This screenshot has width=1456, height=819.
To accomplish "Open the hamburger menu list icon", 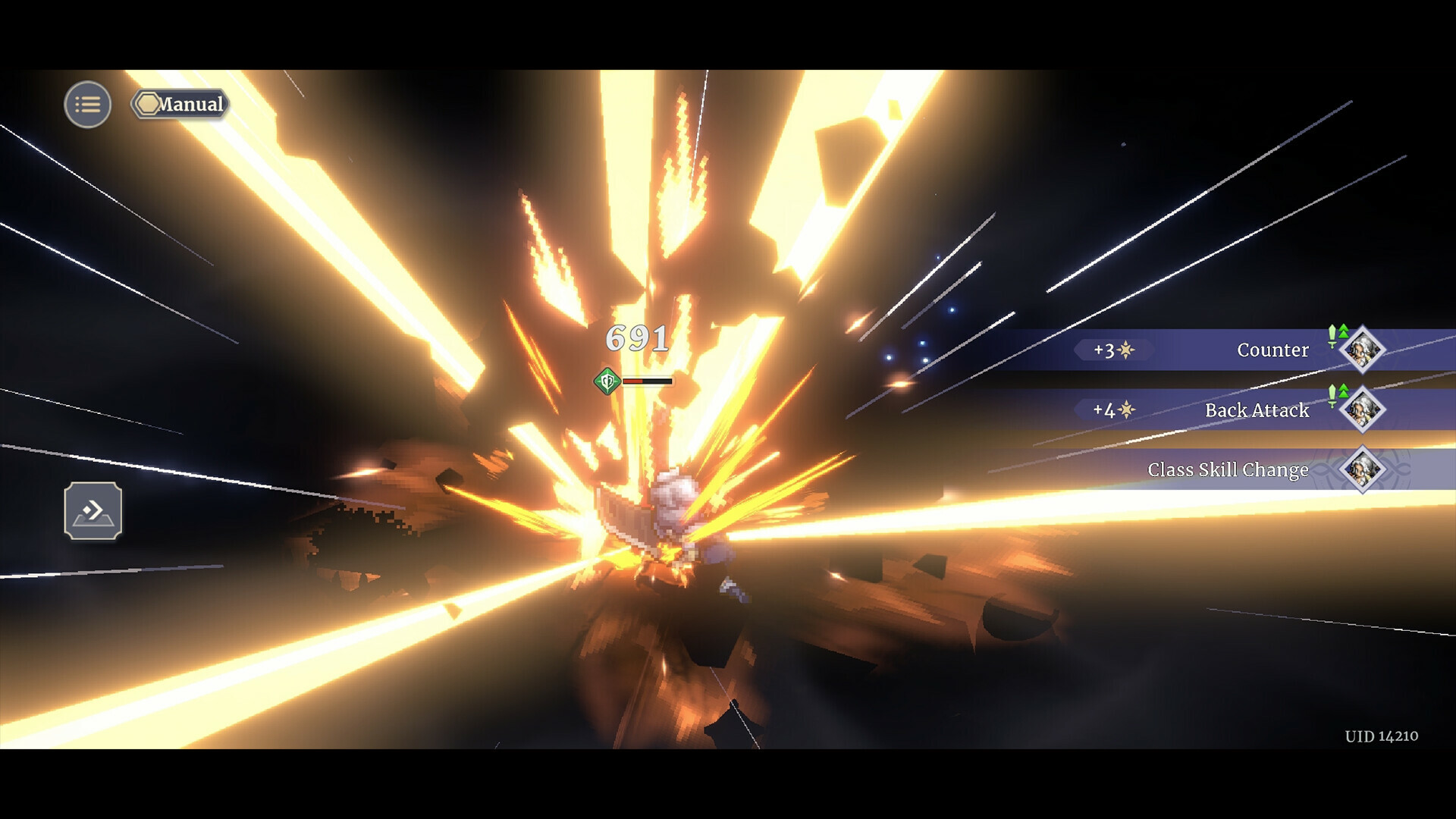I will click(87, 104).
